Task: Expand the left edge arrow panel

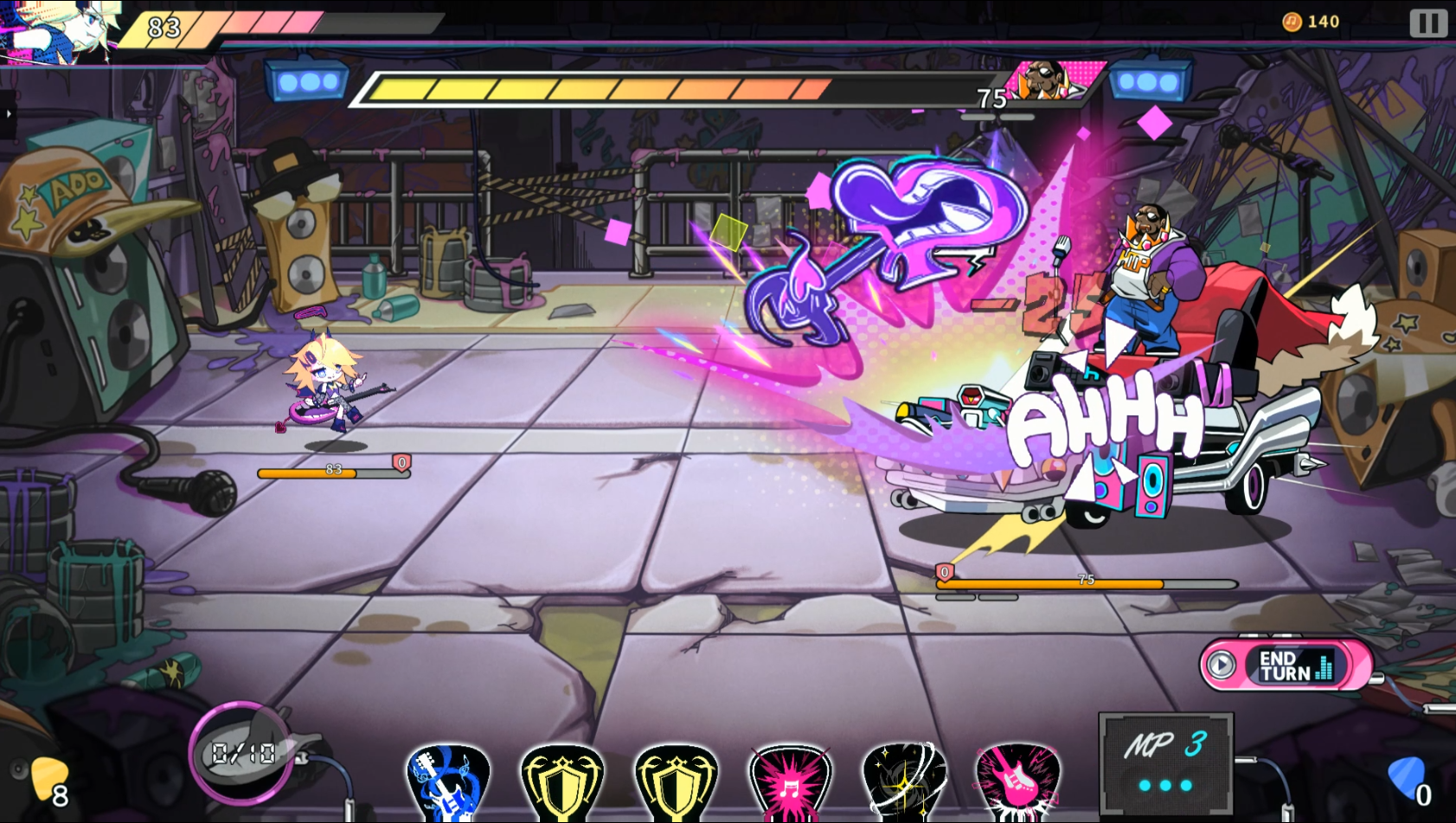Action: coord(8,114)
